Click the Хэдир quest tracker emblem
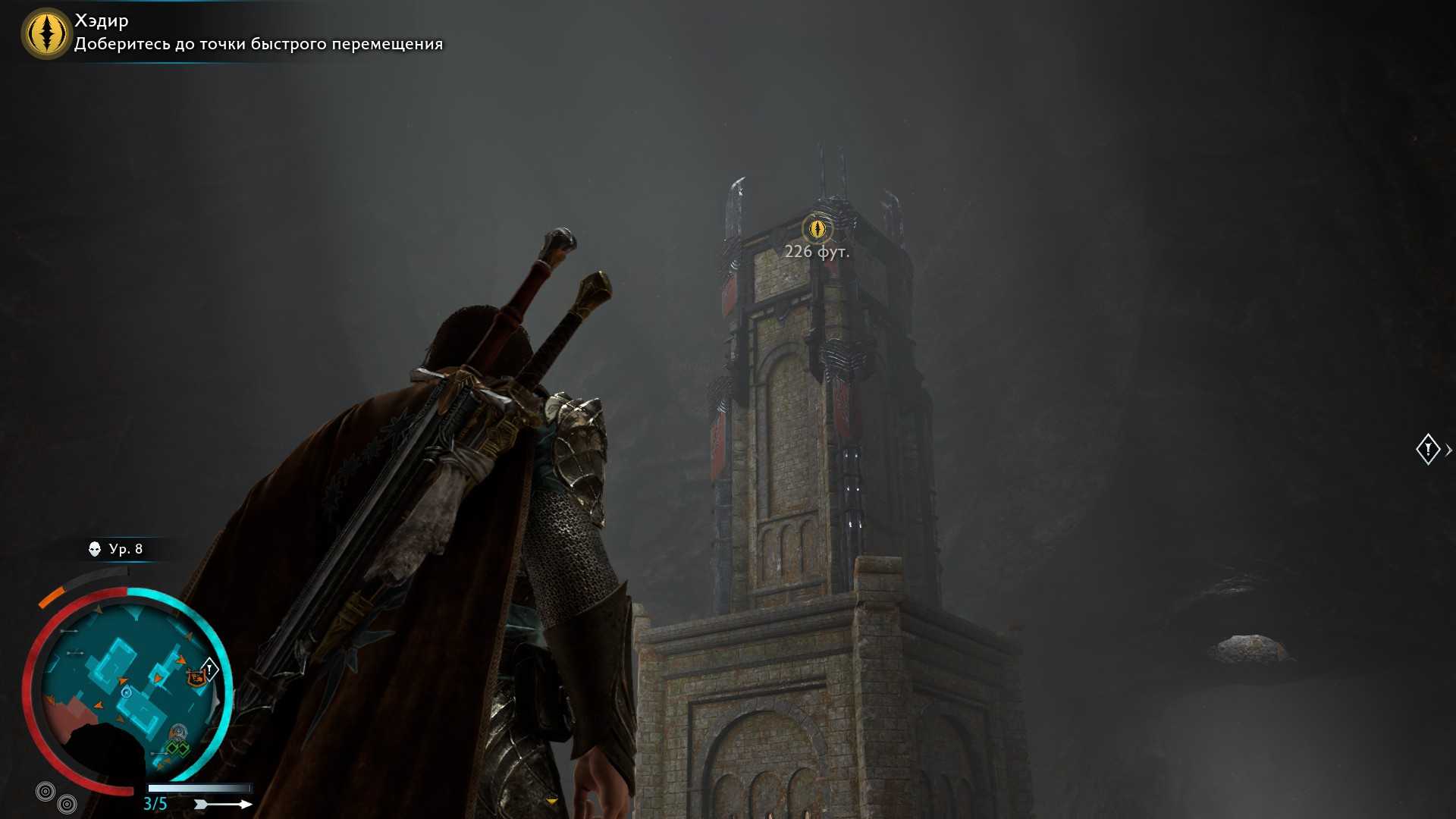The image size is (1456, 819). click(x=47, y=33)
